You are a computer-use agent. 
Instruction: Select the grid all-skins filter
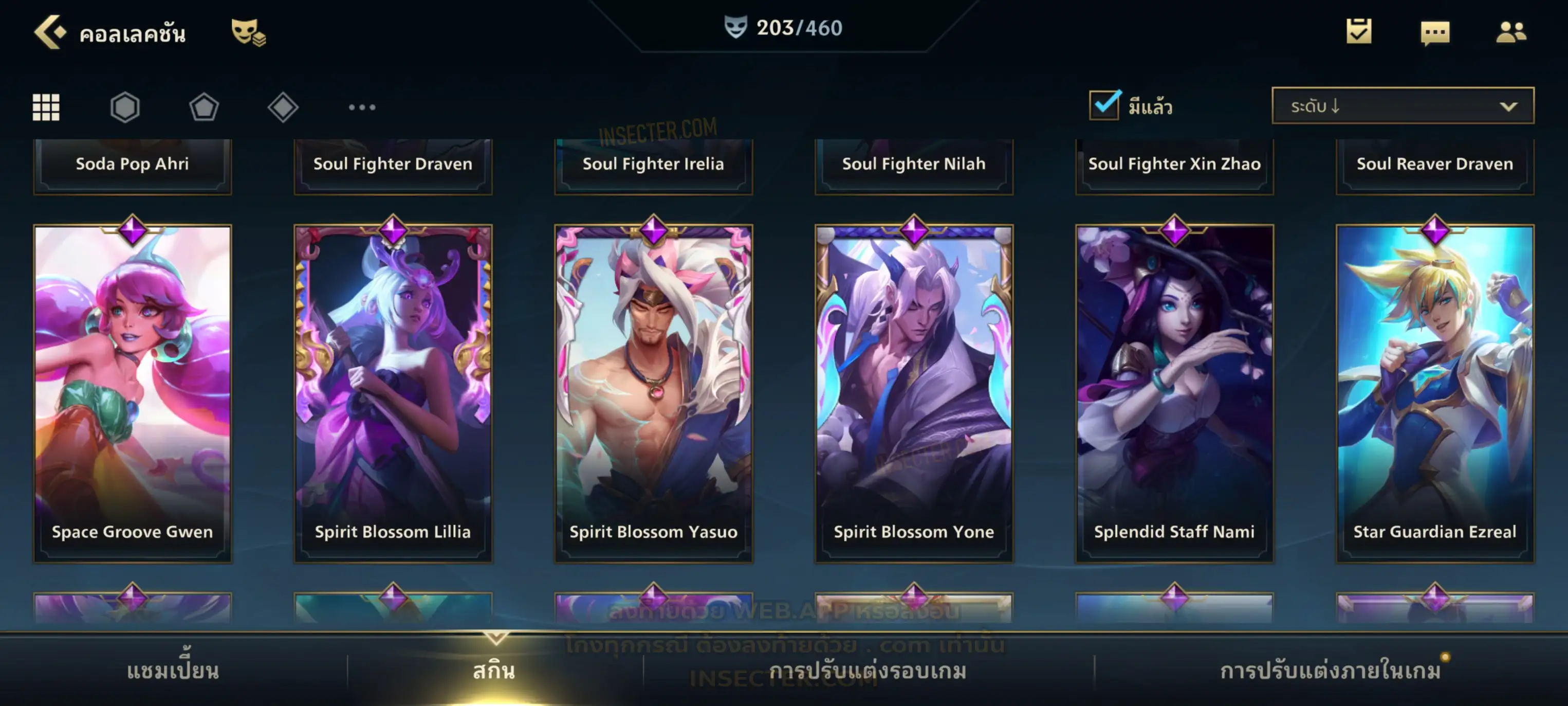click(x=46, y=107)
